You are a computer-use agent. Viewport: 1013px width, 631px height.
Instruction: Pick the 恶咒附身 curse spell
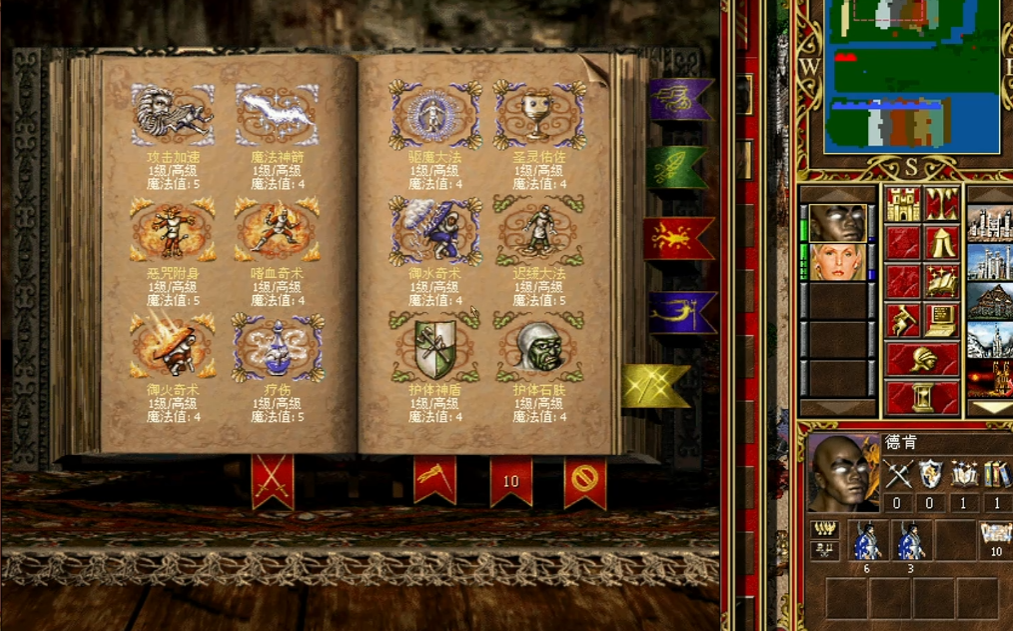[172, 231]
